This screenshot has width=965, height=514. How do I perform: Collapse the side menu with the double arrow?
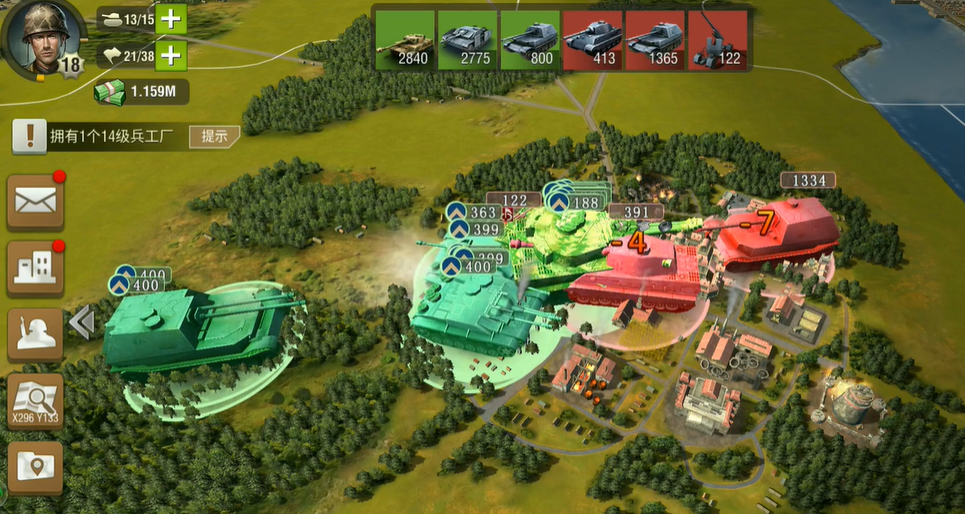click(82, 322)
